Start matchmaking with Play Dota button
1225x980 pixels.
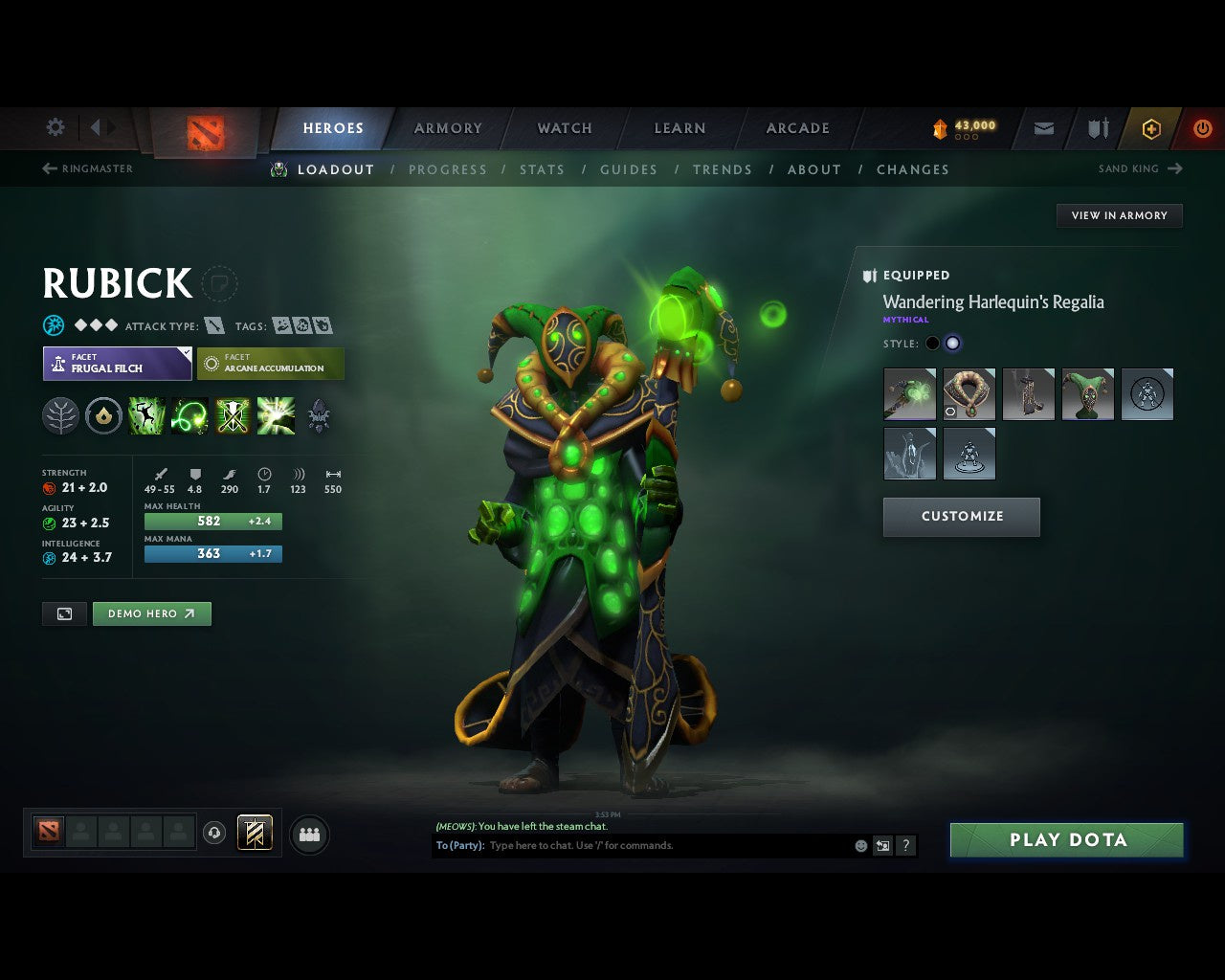(1066, 840)
